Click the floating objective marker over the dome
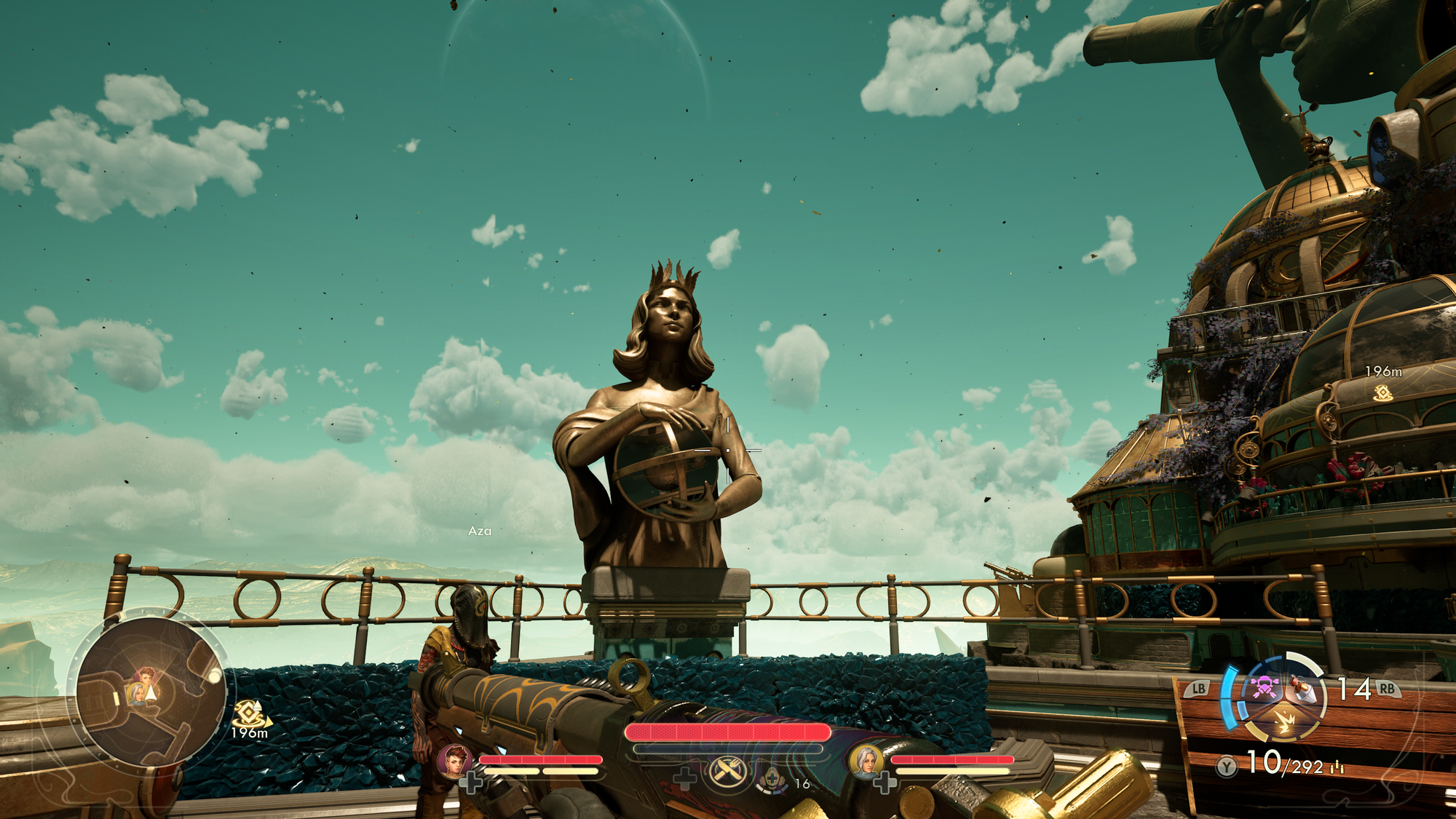The image size is (1456, 819). point(1382,393)
